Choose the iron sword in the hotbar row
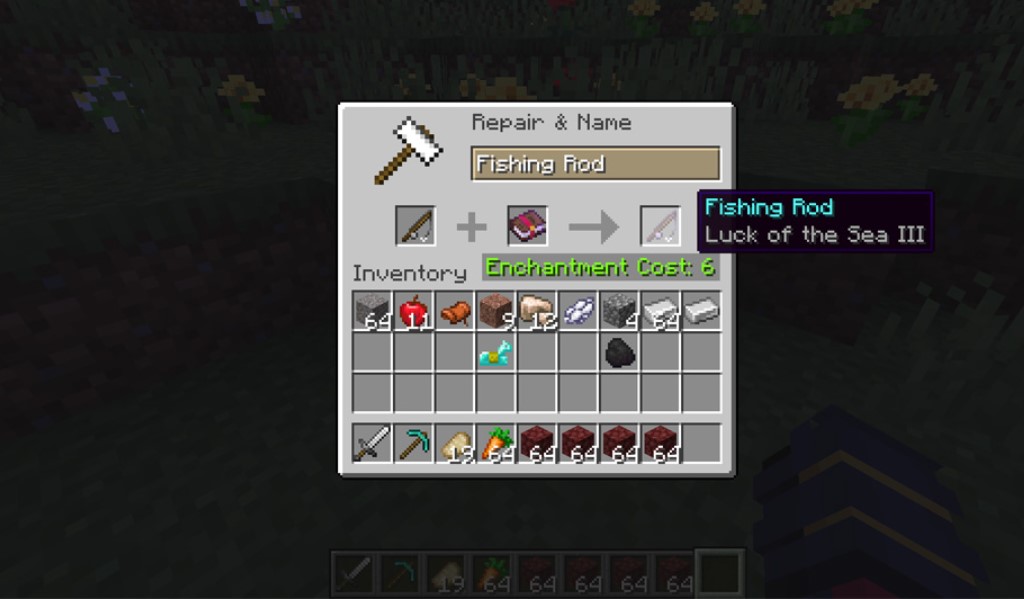Image resolution: width=1024 pixels, height=599 pixels. point(372,443)
